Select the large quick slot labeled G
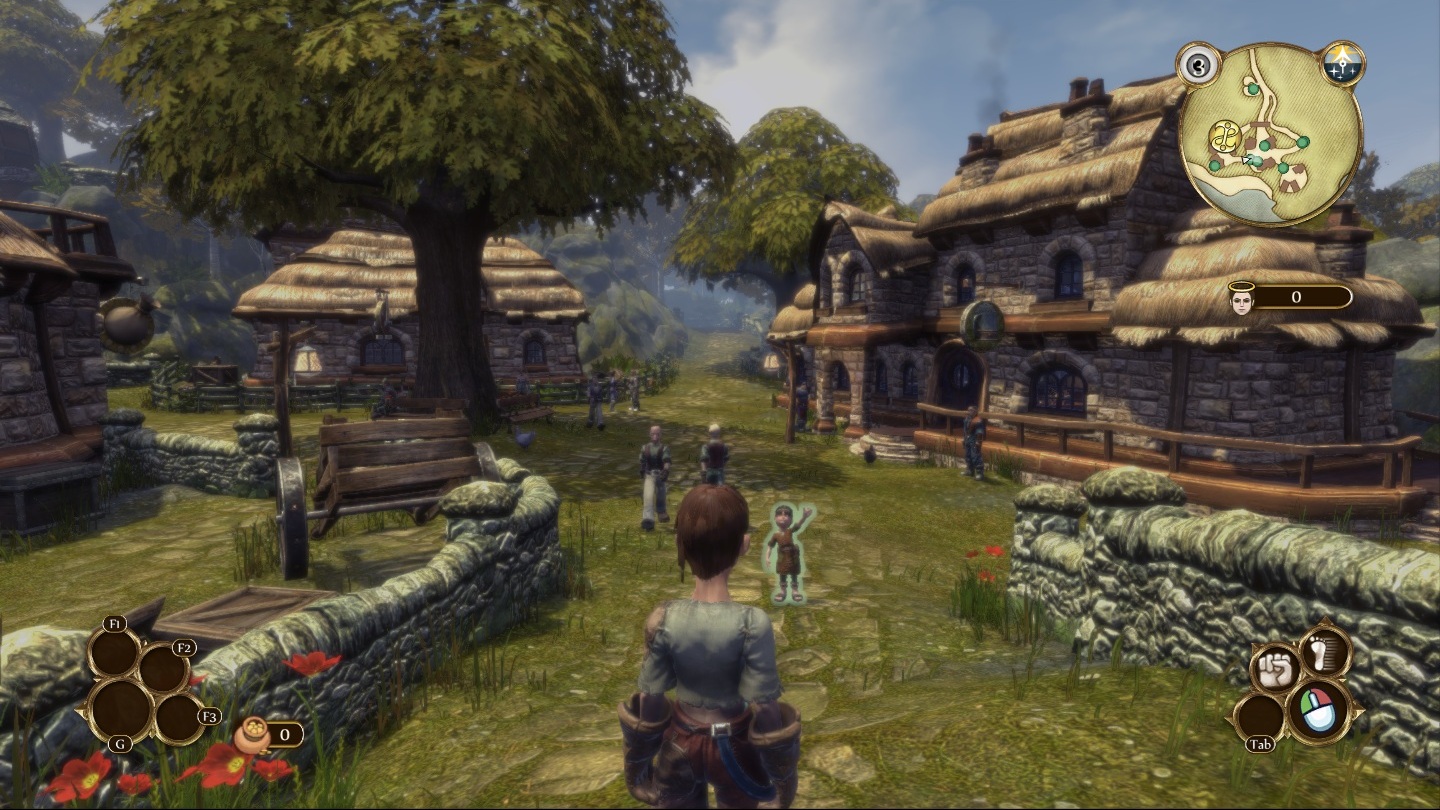The width and height of the screenshot is (1440, 810). [121, 708]
